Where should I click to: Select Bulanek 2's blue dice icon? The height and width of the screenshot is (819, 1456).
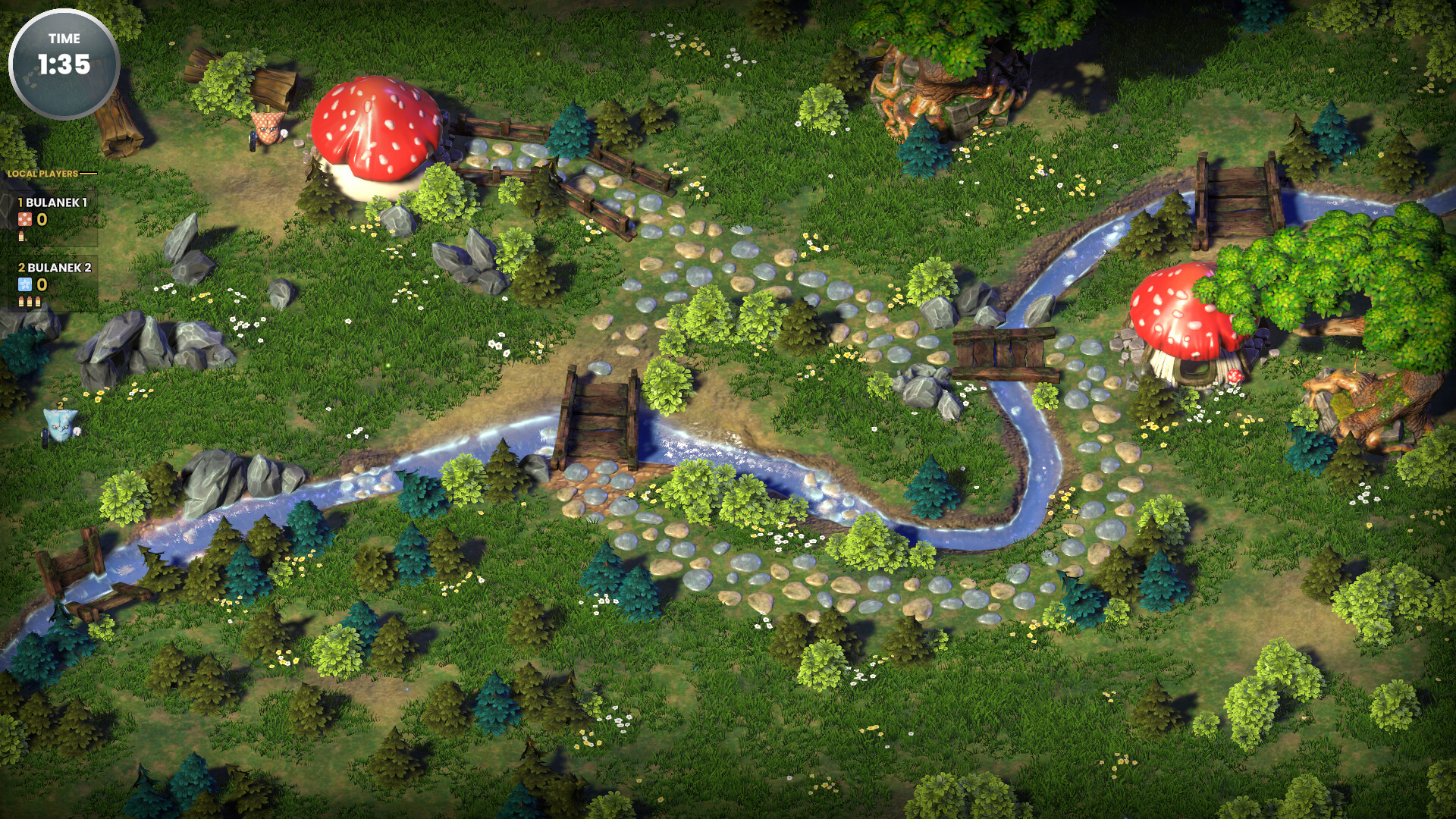[24, 284]
